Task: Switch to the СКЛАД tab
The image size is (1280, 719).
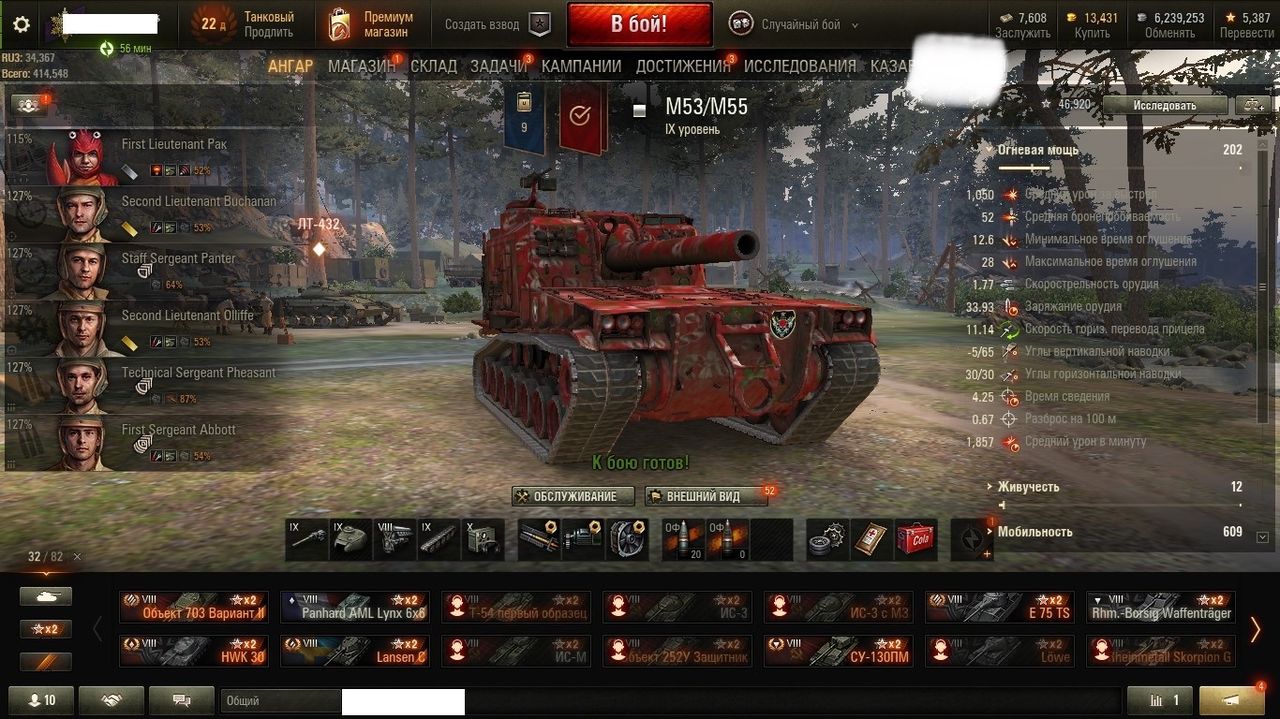Action: click(x=433, y=66)
